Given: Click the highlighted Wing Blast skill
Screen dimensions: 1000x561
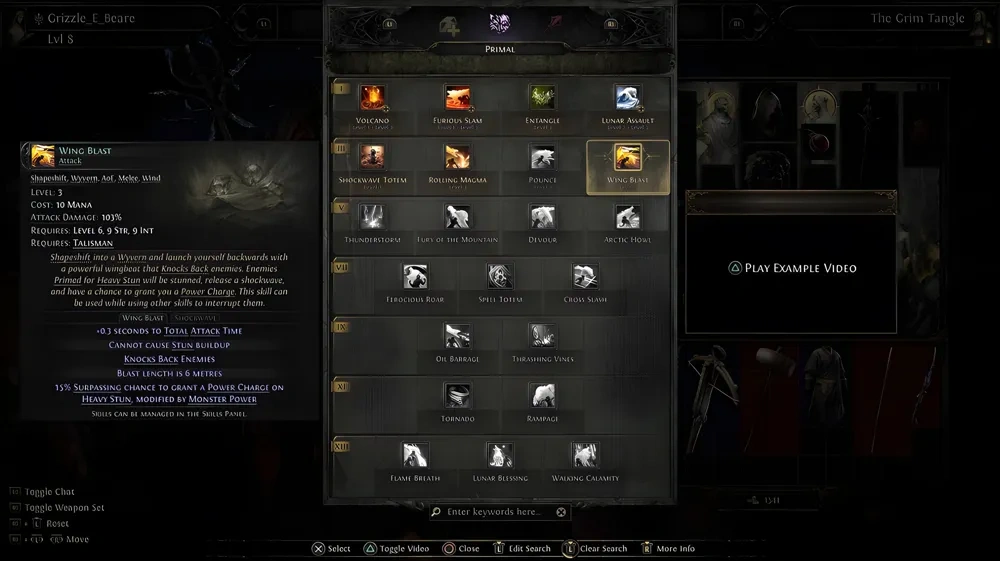Looking at the screenshot, I should (628, 158).
